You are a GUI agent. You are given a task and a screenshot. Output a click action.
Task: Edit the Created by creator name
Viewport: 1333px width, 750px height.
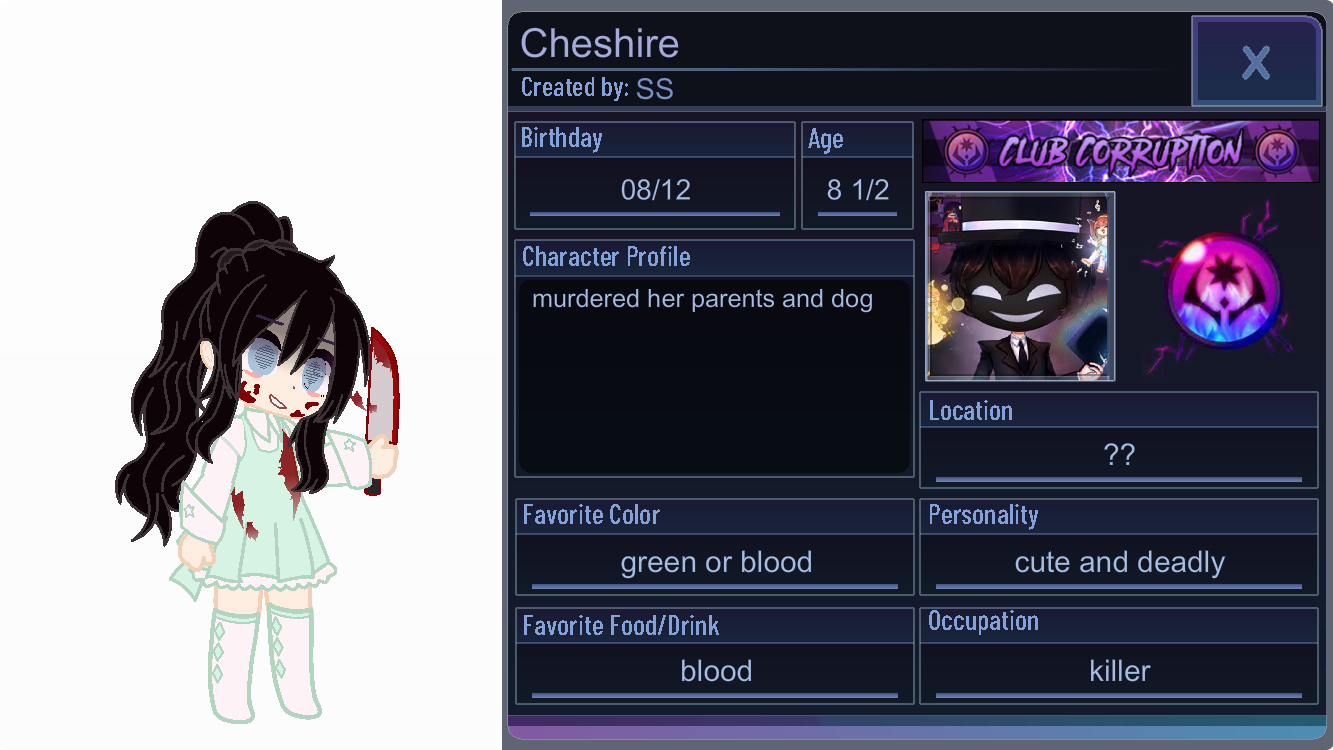click(655, 89)
